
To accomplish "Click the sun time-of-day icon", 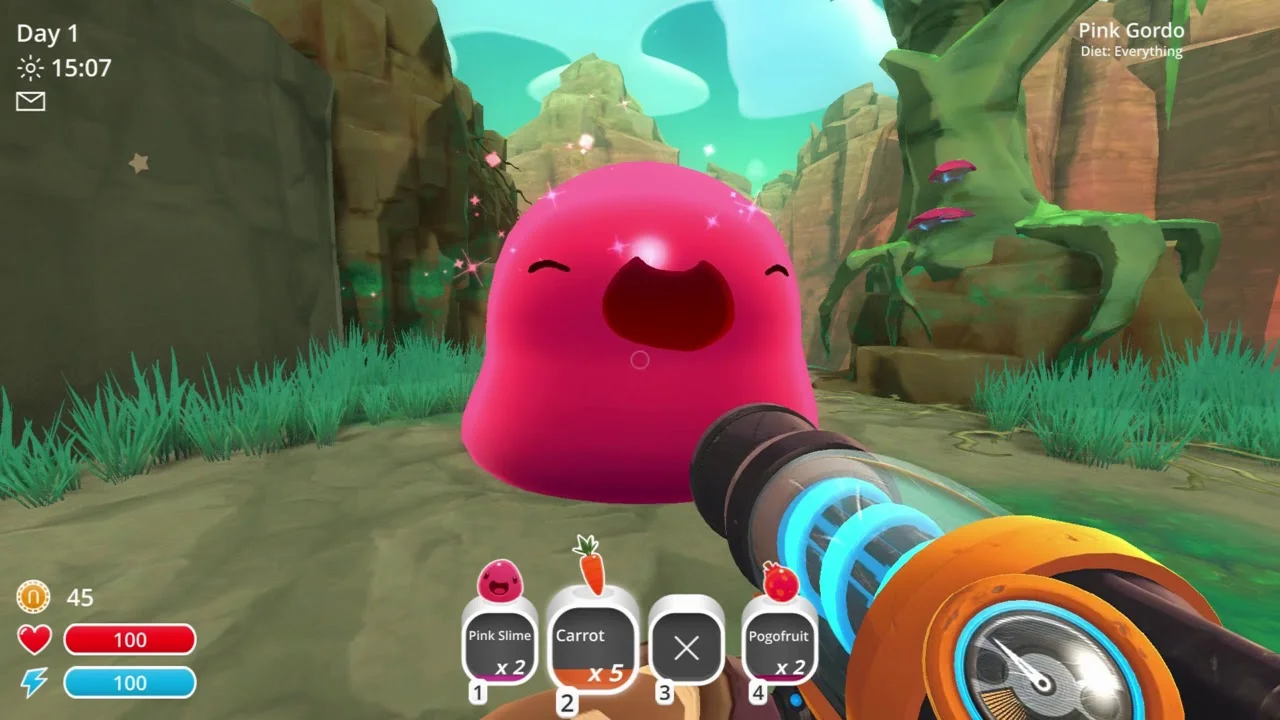I will pyautogui.click(x=30, y=67).
